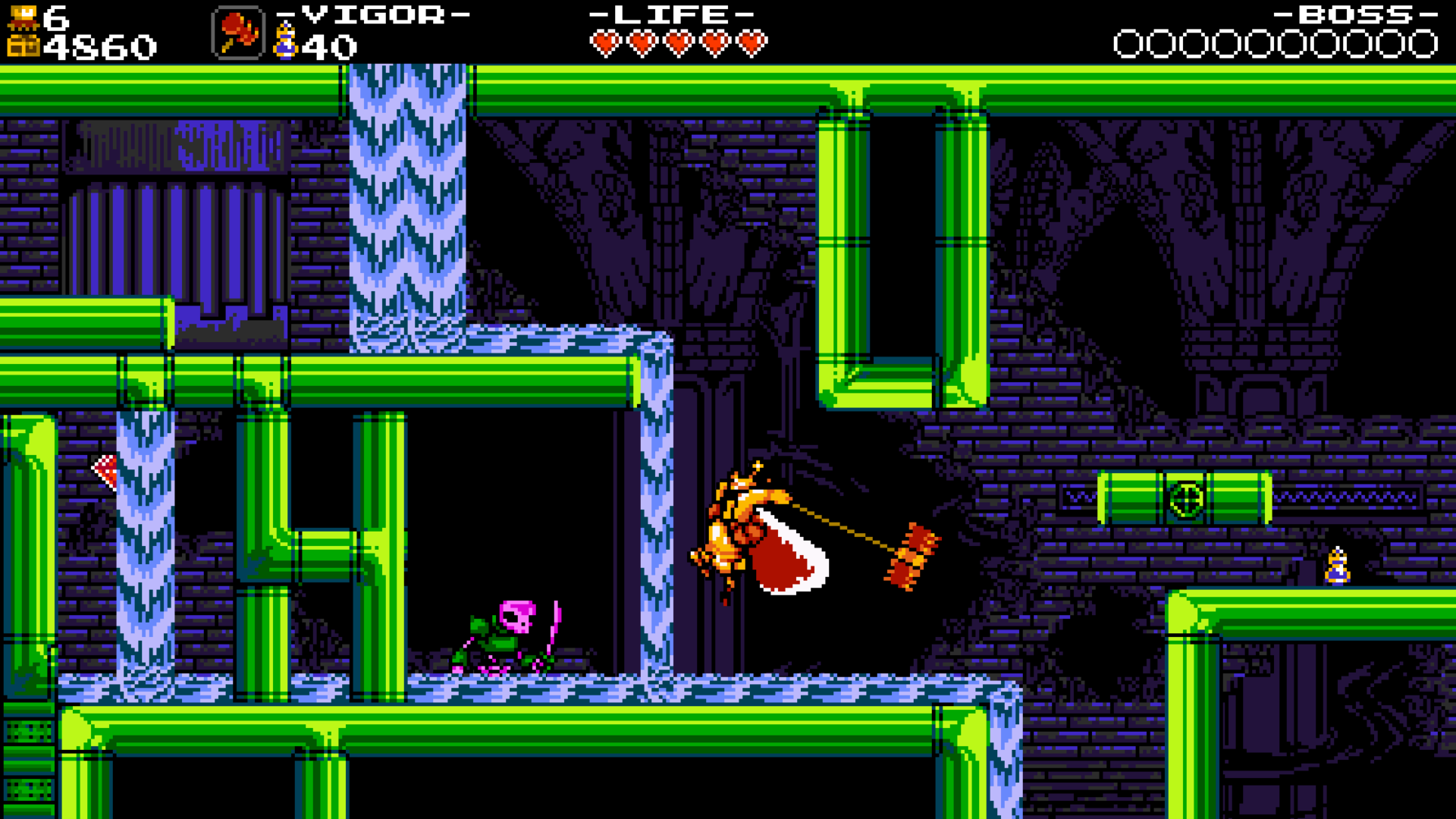Select the equipped red hammer heirloom slot
The image size is (1456, 819).
[x=238, y=33]
